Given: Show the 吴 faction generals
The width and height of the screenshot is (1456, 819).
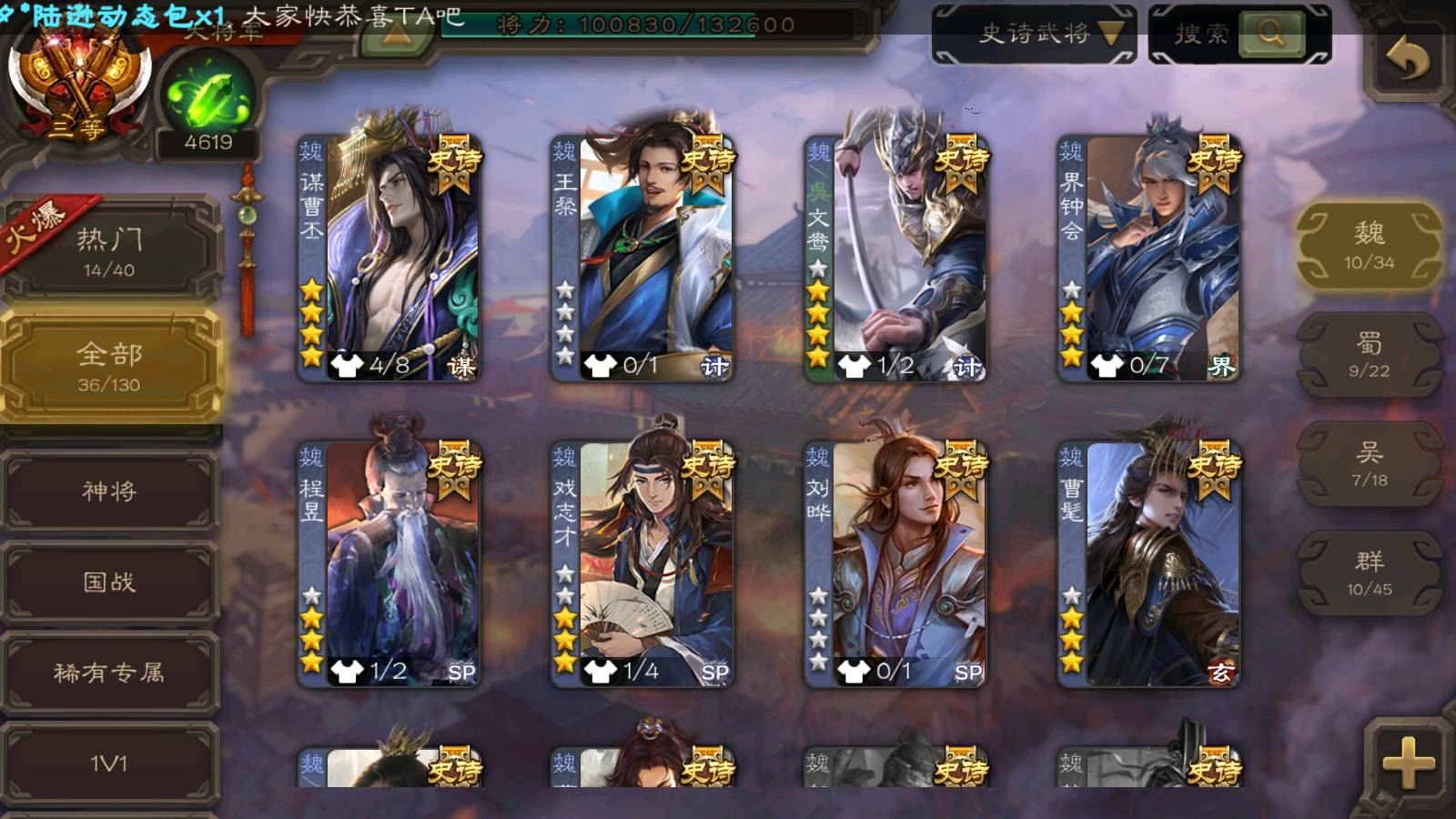Looking at the screenshot, I should coord(1369,464).
